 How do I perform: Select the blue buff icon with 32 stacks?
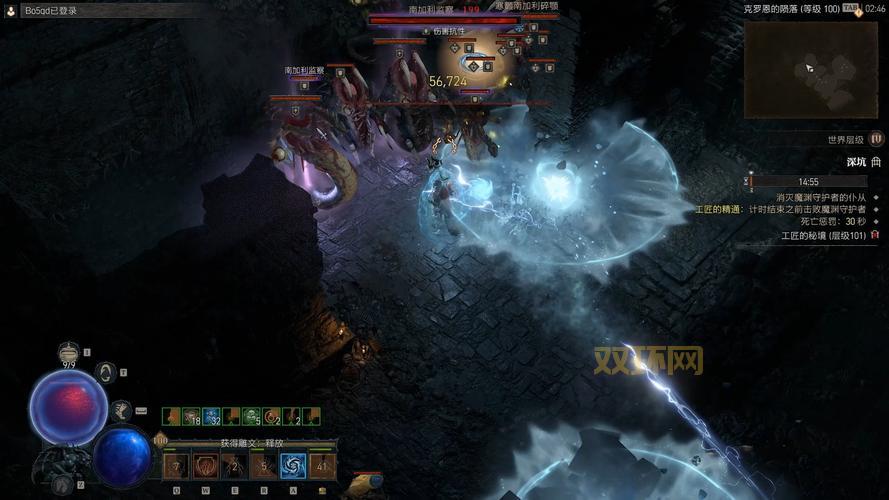211,416
